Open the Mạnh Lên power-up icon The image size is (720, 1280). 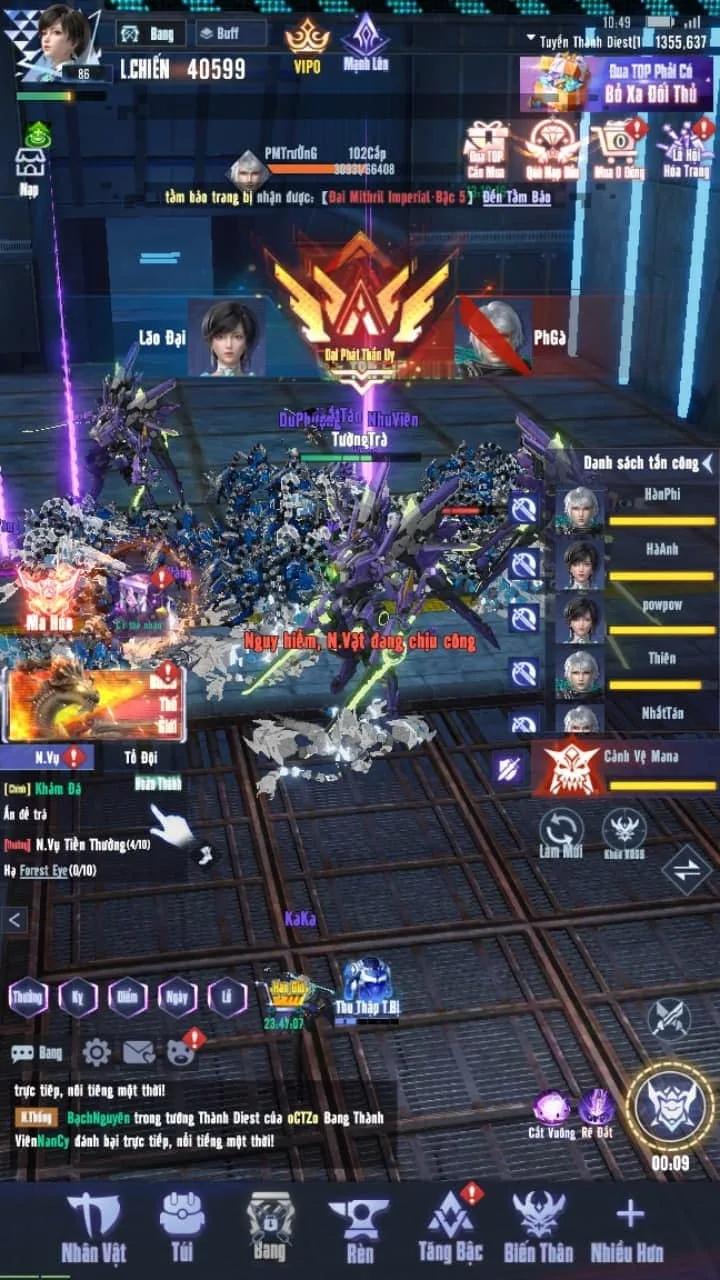pyautogui.click(x=365, y=42)
